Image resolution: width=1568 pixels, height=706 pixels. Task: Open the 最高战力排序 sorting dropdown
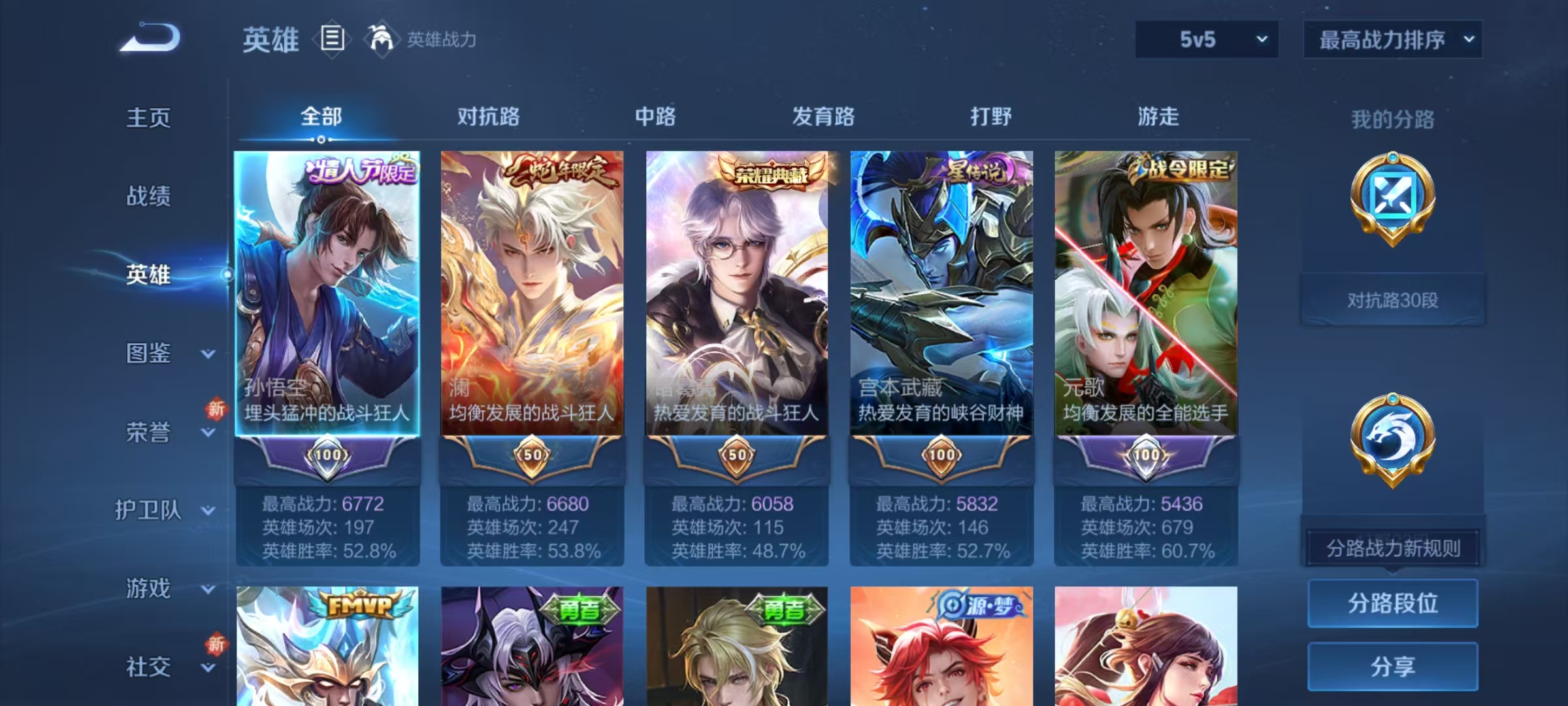coord(1392,39)
